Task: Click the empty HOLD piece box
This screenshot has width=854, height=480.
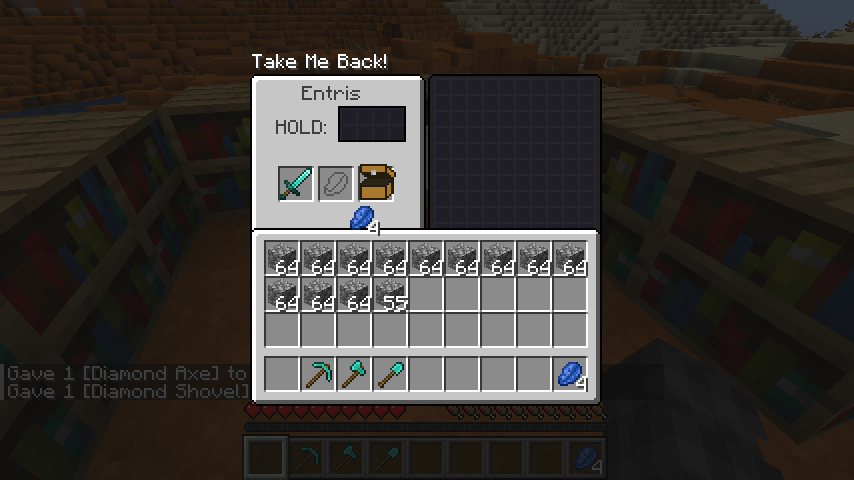Action: (372, 125)
